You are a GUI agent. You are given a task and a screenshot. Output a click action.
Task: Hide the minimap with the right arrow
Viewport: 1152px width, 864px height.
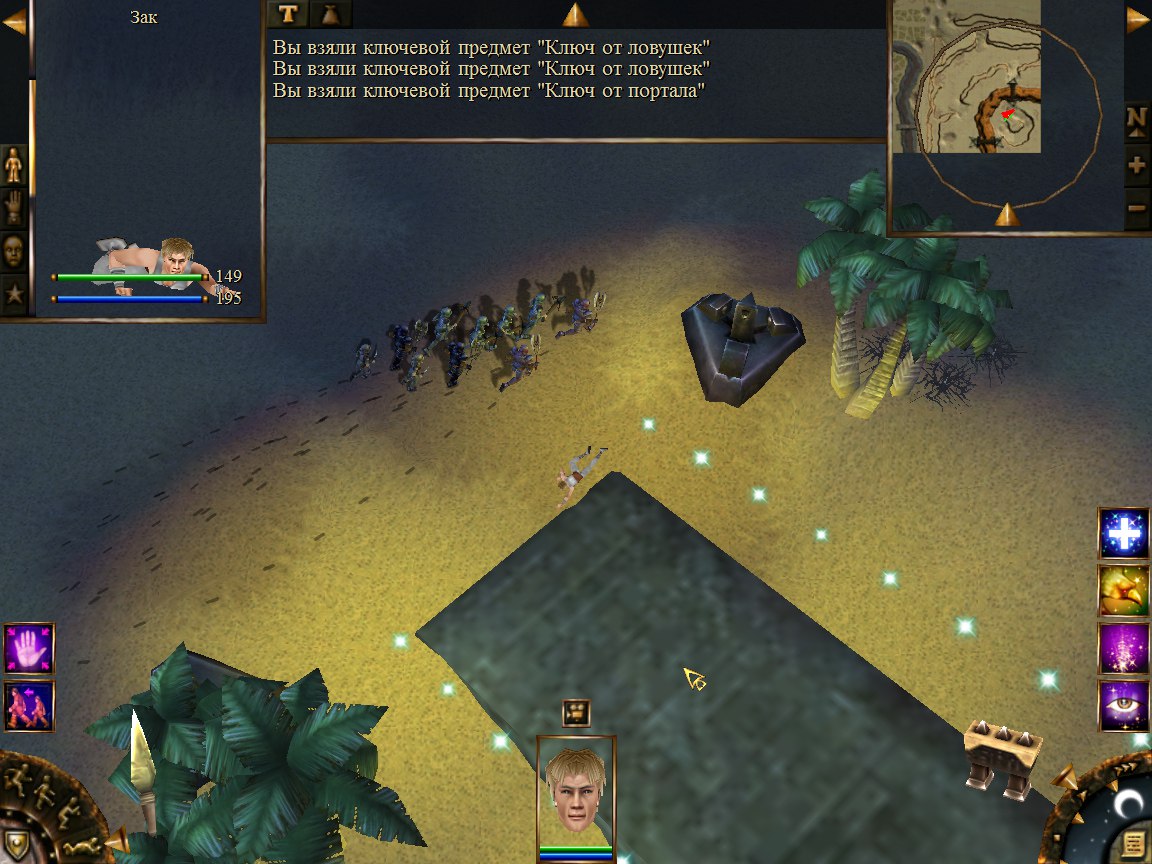tap(1138, 22)
